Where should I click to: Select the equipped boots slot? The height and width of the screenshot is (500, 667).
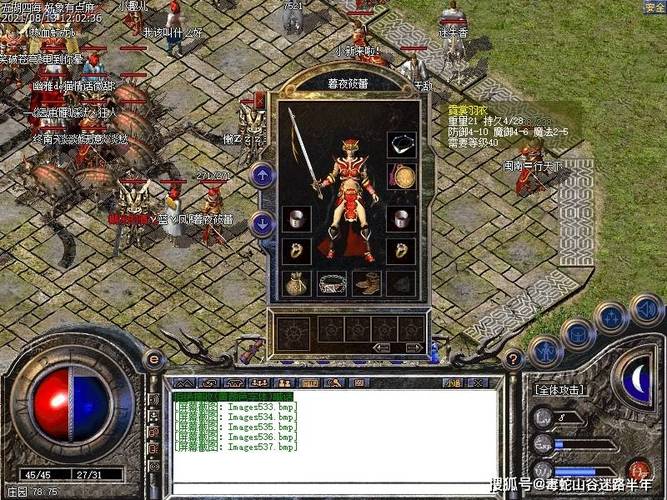click(366, 284)
